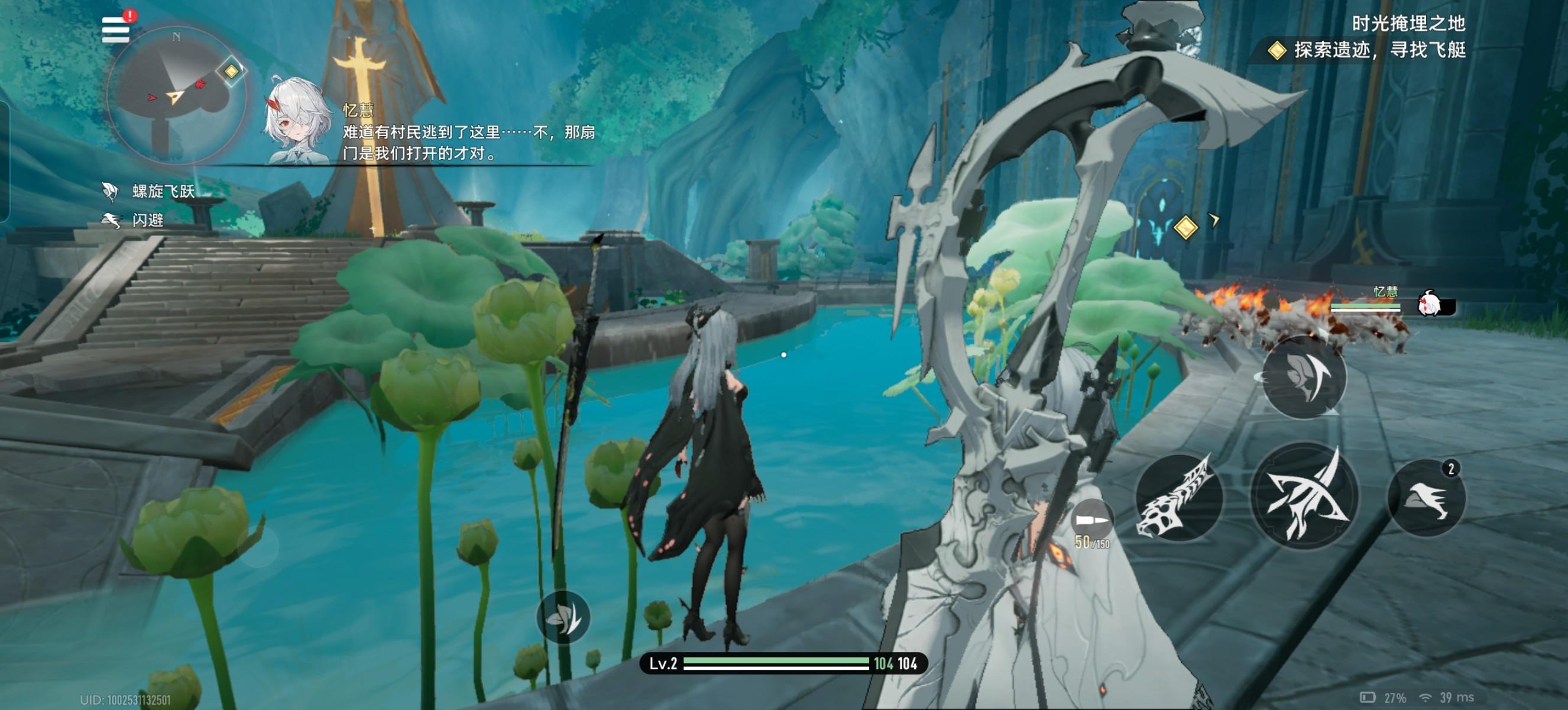Activate the upper helmet slash skill
Viewport: 1568px width, 710px height.
coord(1304,377)
